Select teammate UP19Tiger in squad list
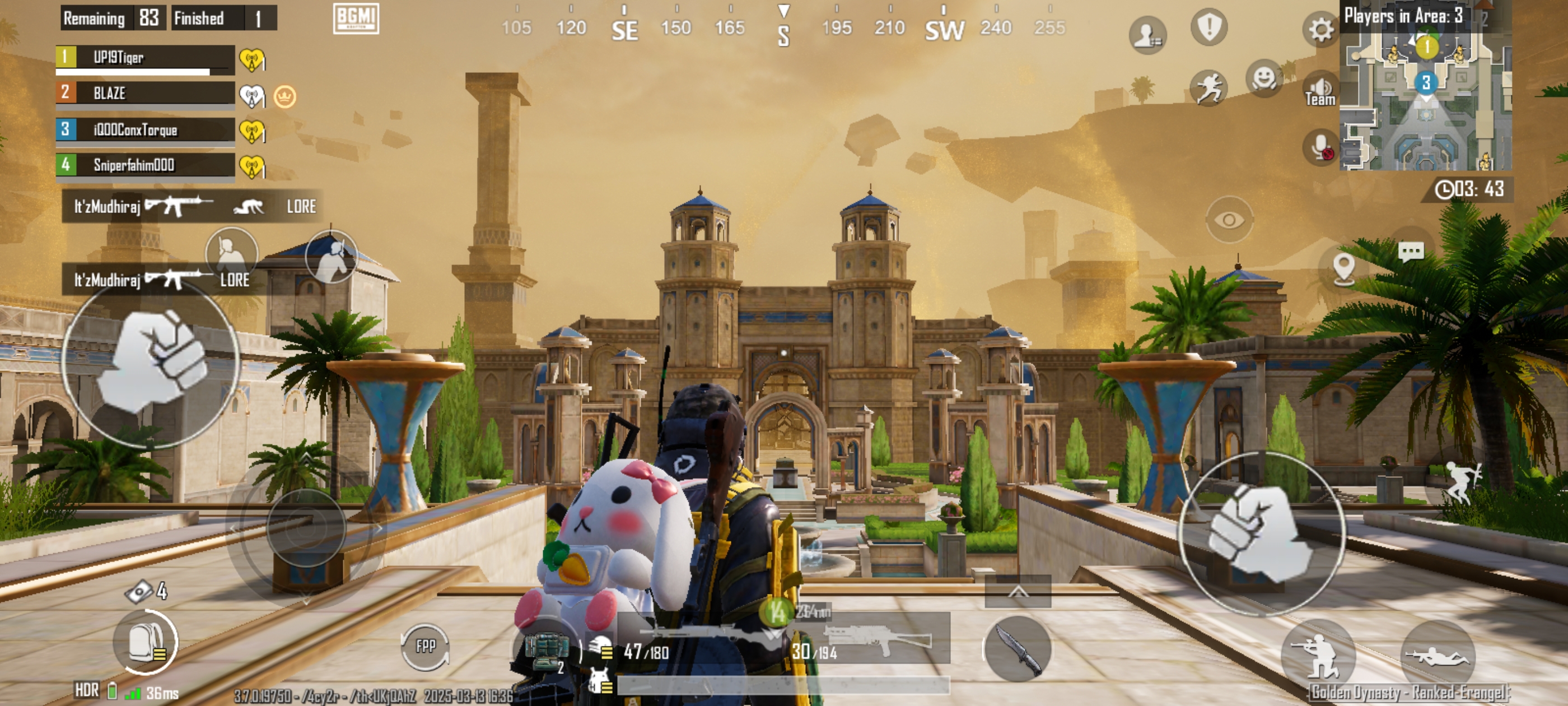The width and height of the screenshot is (1568, 706). click(145, 58)
